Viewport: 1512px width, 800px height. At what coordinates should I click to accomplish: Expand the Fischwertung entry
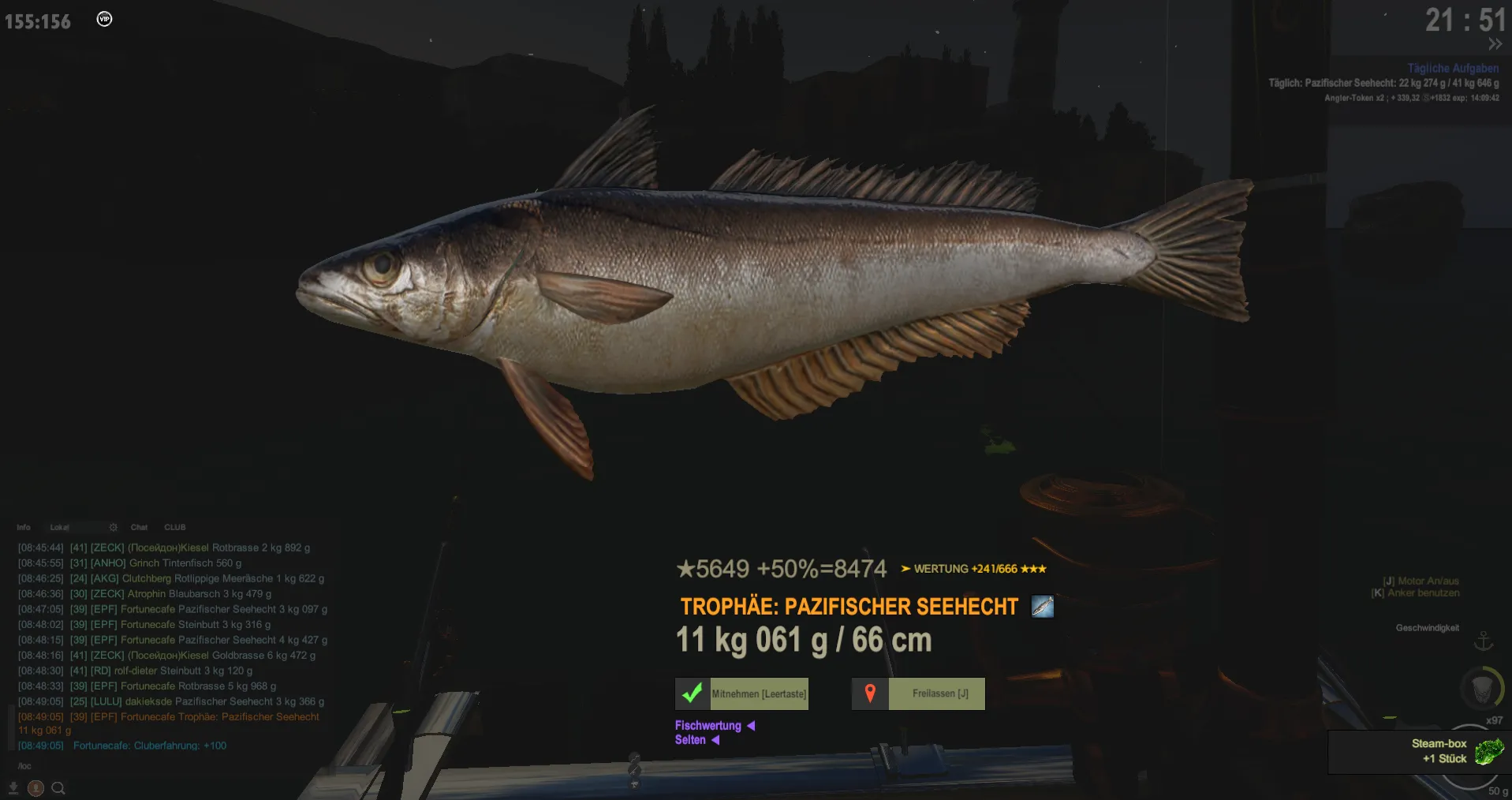715,726
